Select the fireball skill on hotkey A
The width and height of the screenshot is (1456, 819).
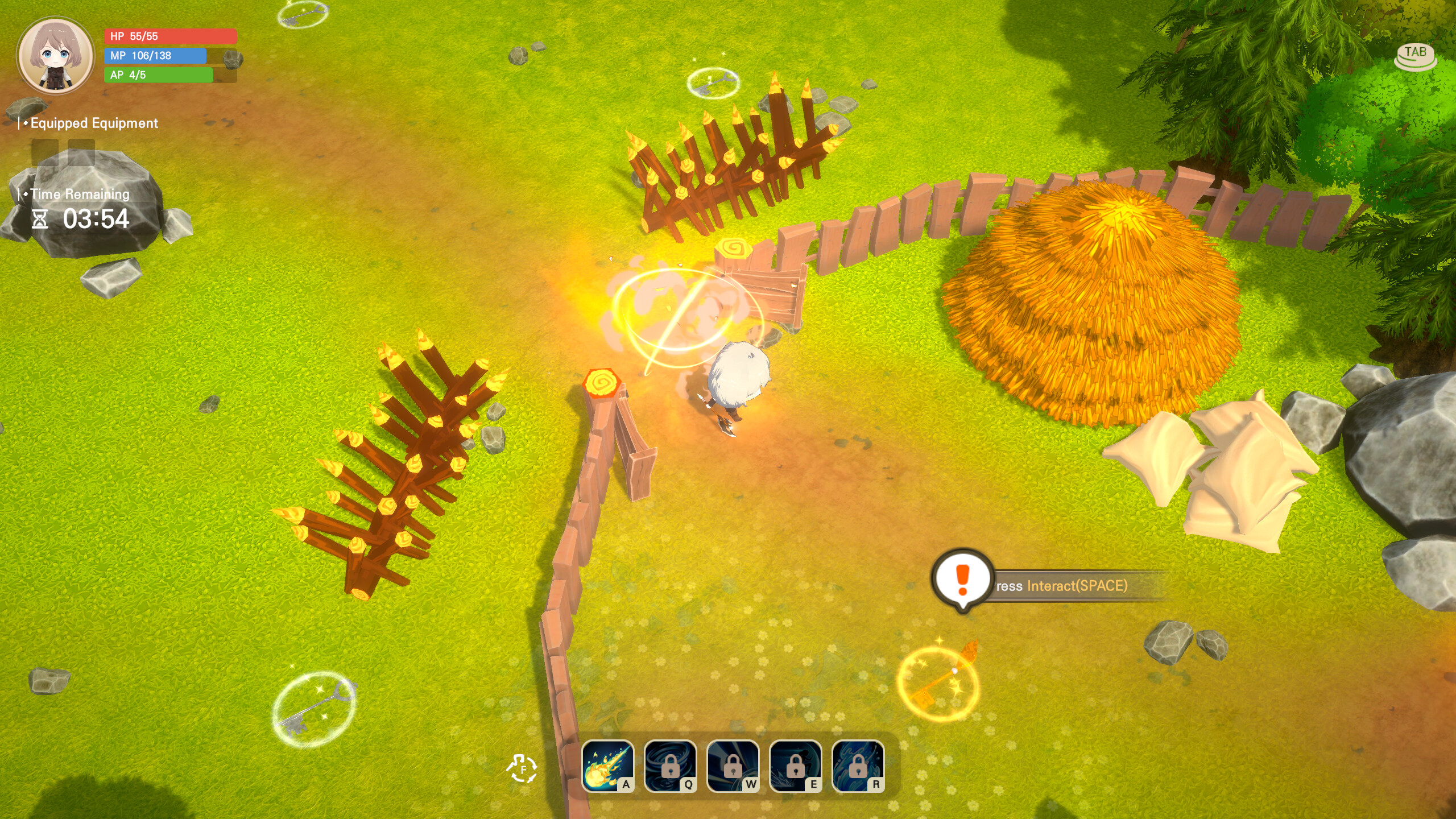(x=609, y=765)
